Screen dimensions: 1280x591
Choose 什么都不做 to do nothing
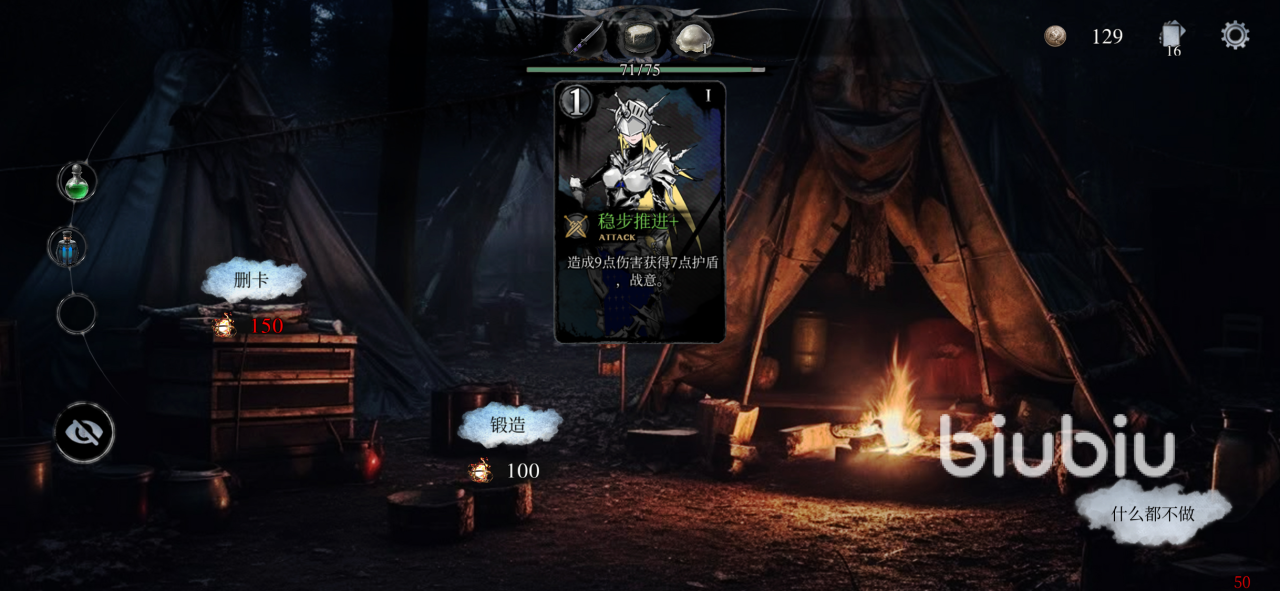(1153, 515)
